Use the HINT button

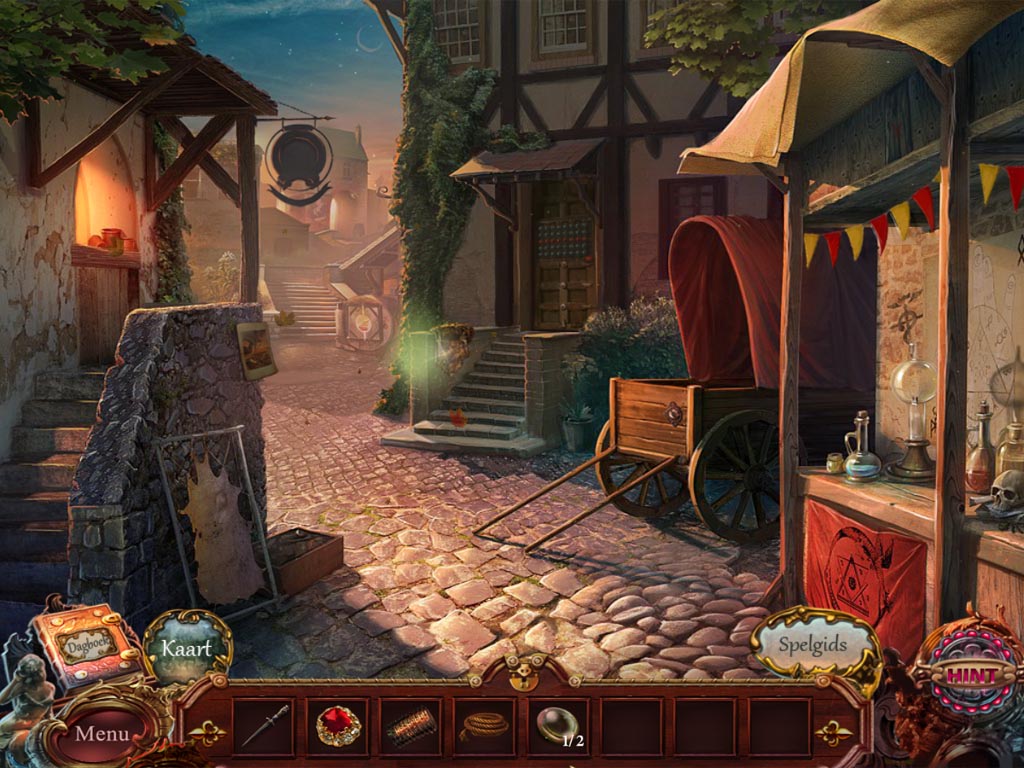click(970, 676)
